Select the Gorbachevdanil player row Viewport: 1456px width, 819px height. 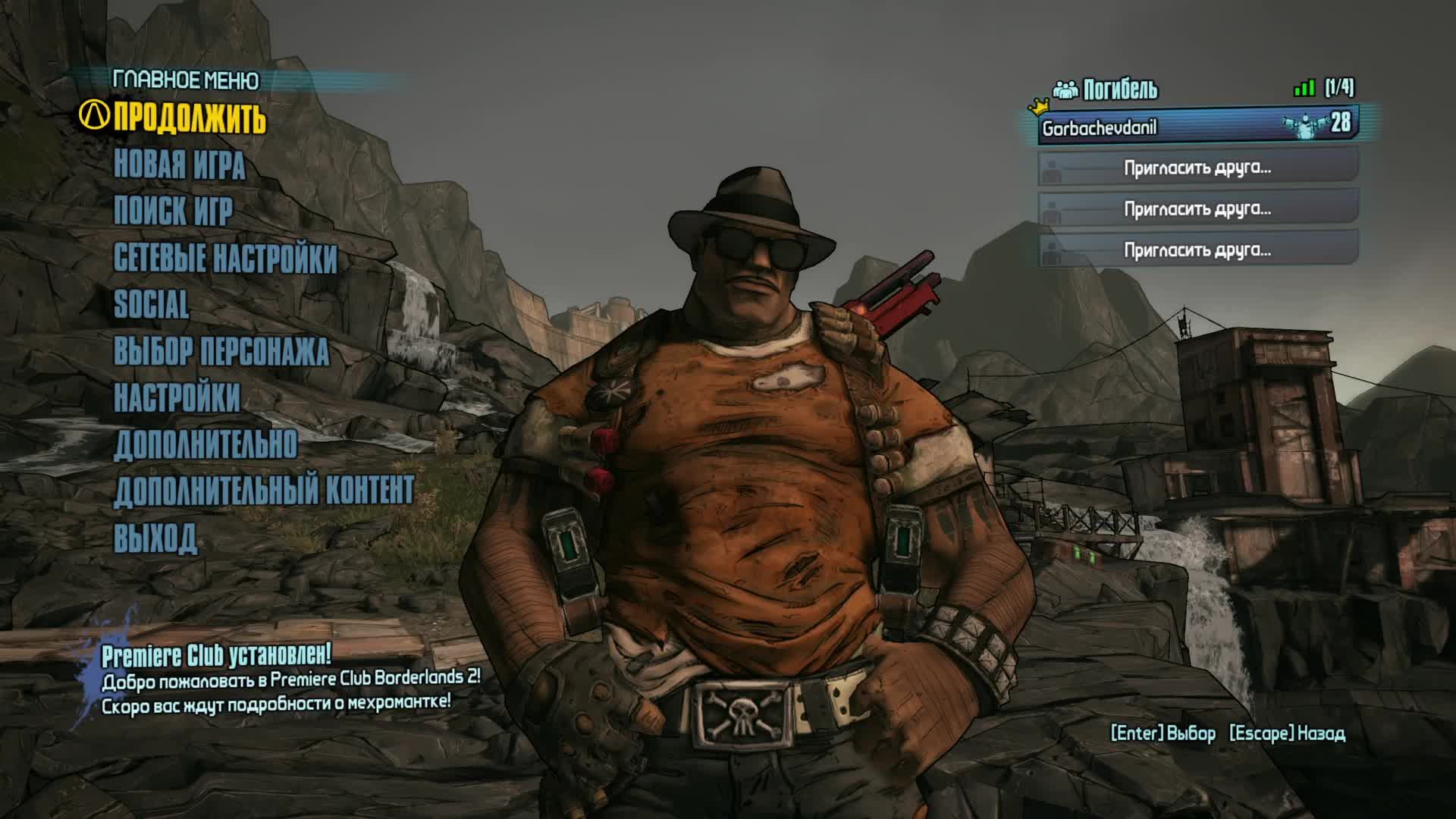point(1197,127)
